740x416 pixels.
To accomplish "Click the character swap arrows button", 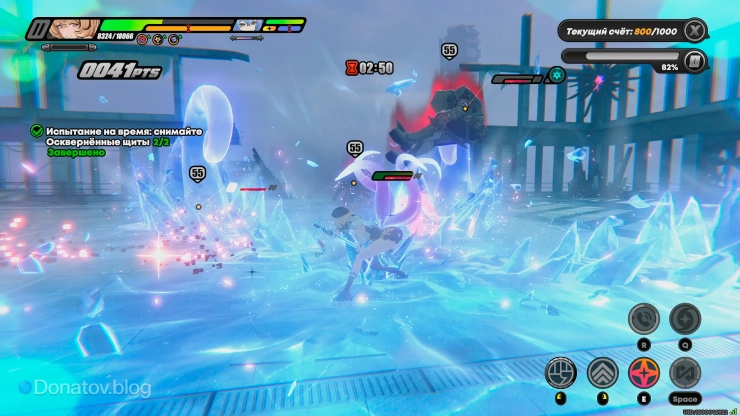I will (685, 373).
